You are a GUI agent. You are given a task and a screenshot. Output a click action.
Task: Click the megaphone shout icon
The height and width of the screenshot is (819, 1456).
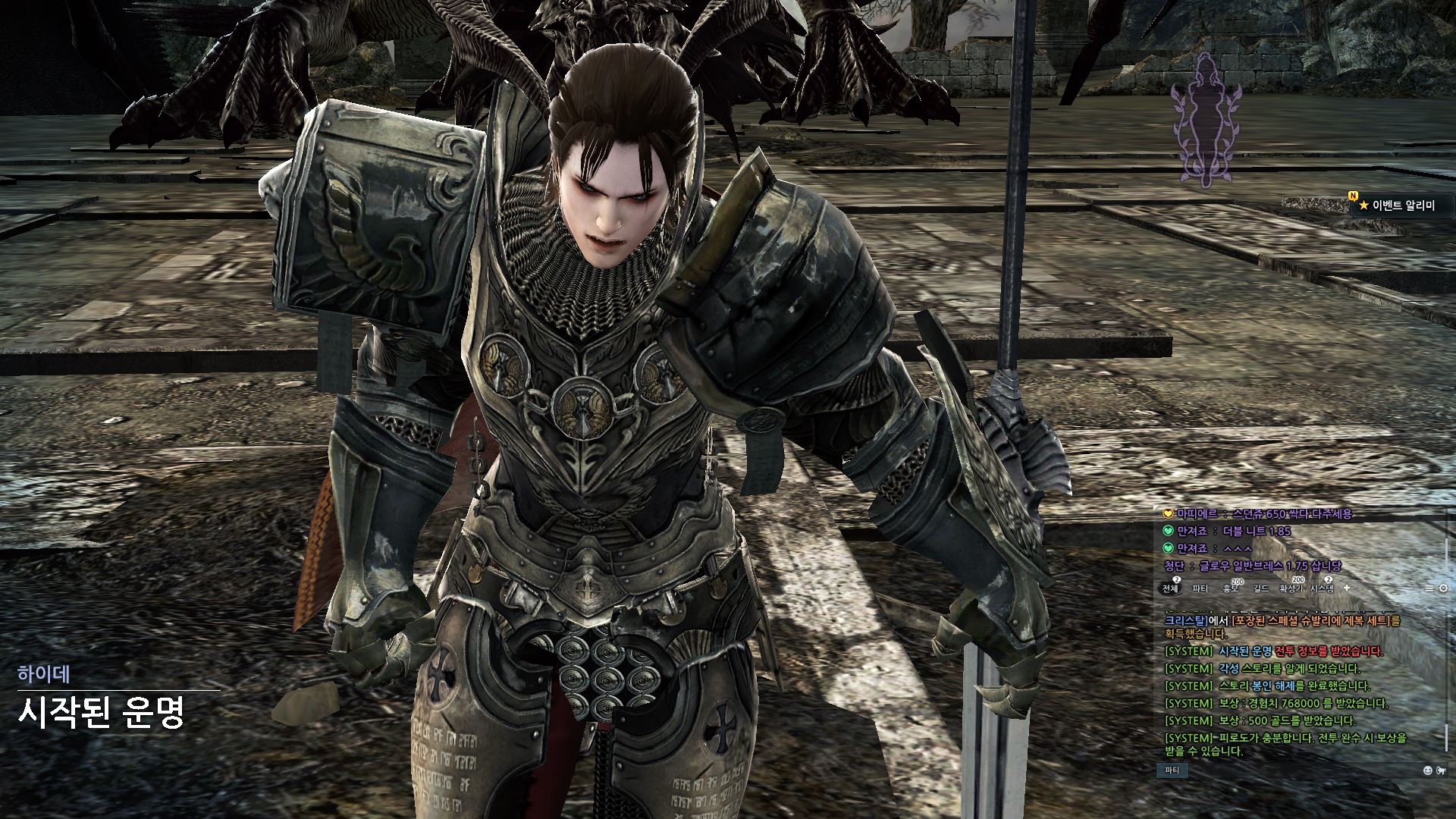(1441, 770)
